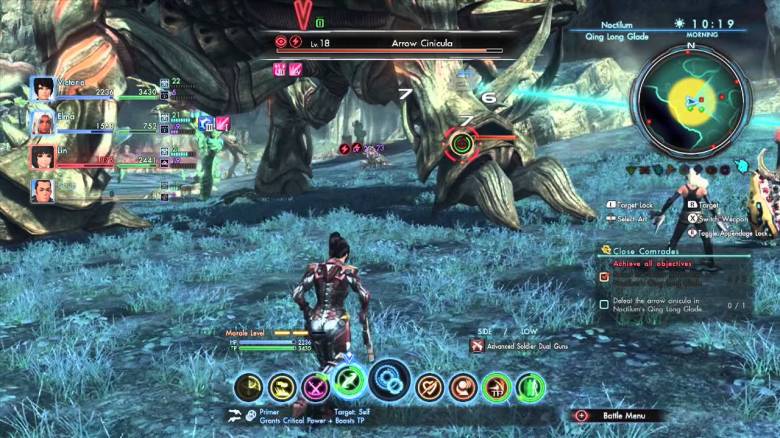Activate the last green art in the palette

(530, 387)
